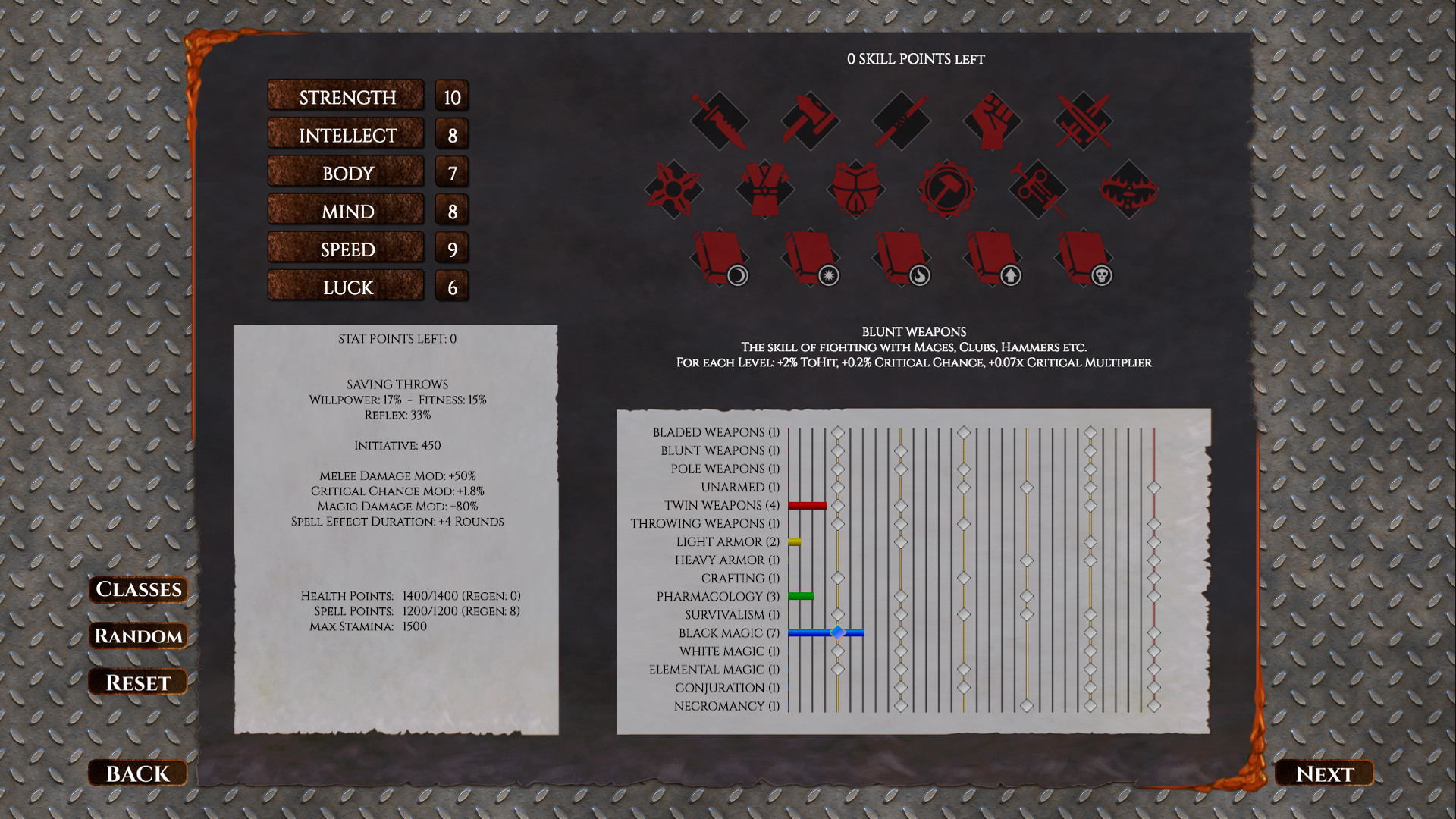Select the Necromancy skull book icon
The image size is (1456, 819).
(1083, 258)
